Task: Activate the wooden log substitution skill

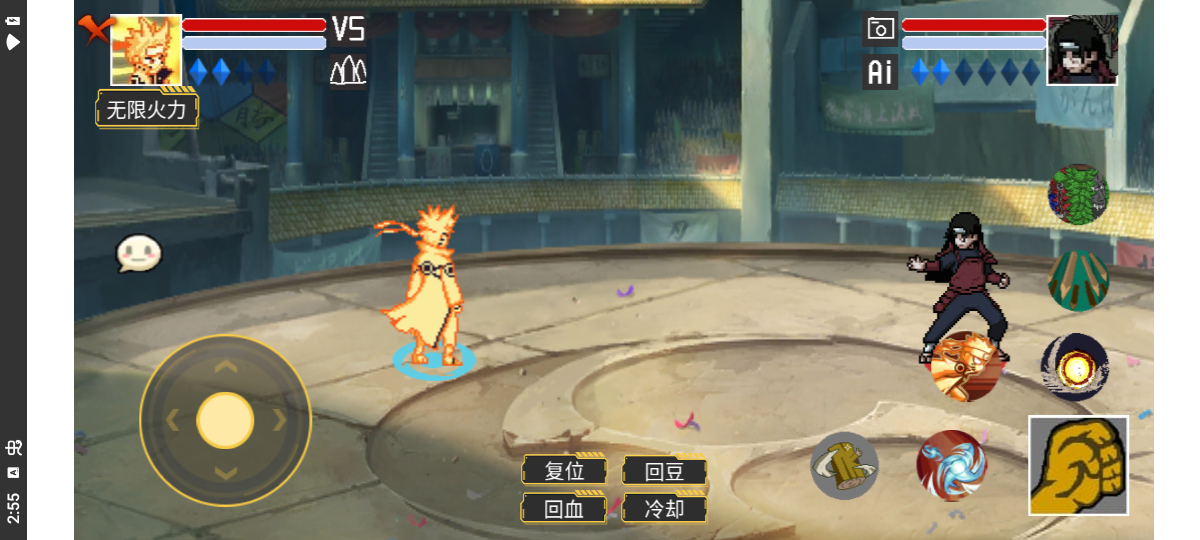Action: 844,465
